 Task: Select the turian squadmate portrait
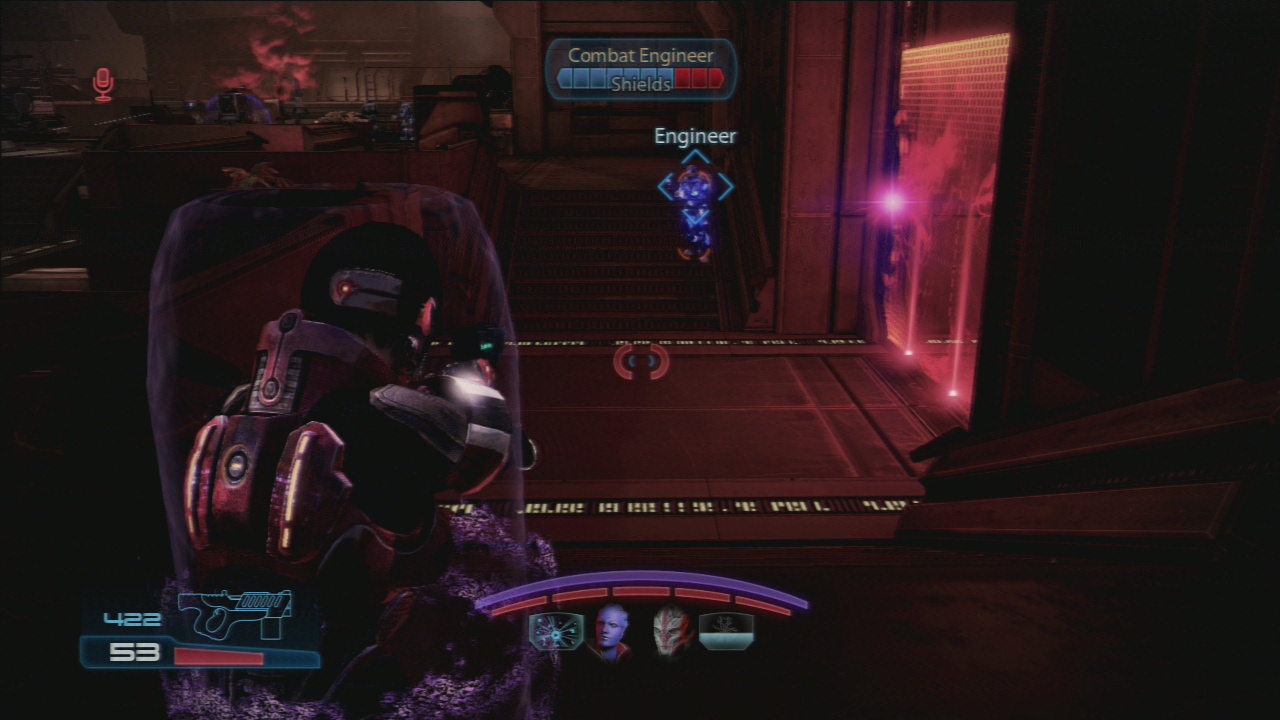[x=672, y=632]
